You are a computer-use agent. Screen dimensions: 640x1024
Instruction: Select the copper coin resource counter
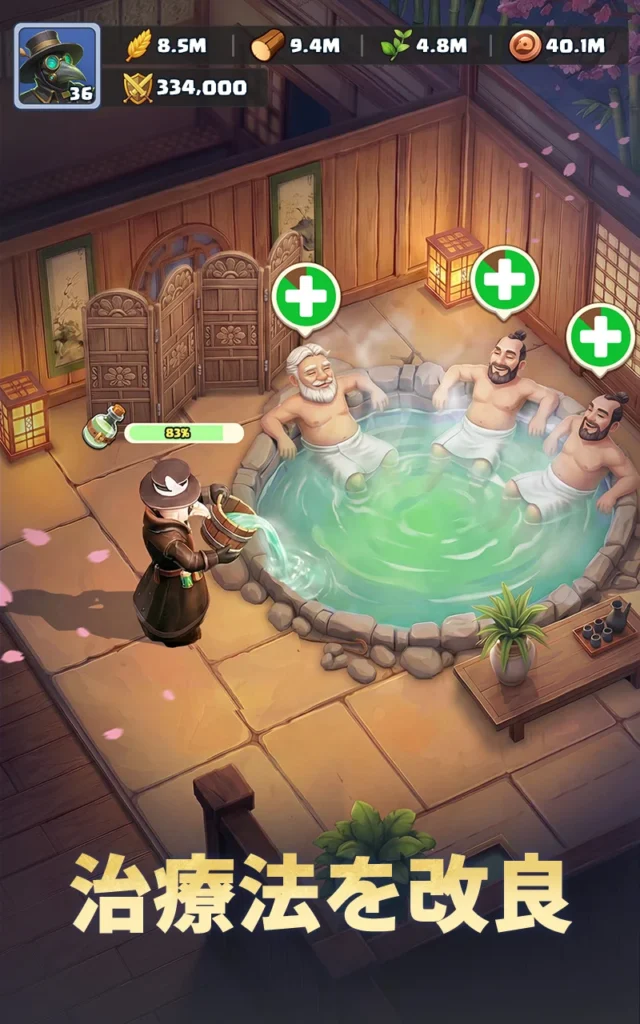click(x=556, y=46)
